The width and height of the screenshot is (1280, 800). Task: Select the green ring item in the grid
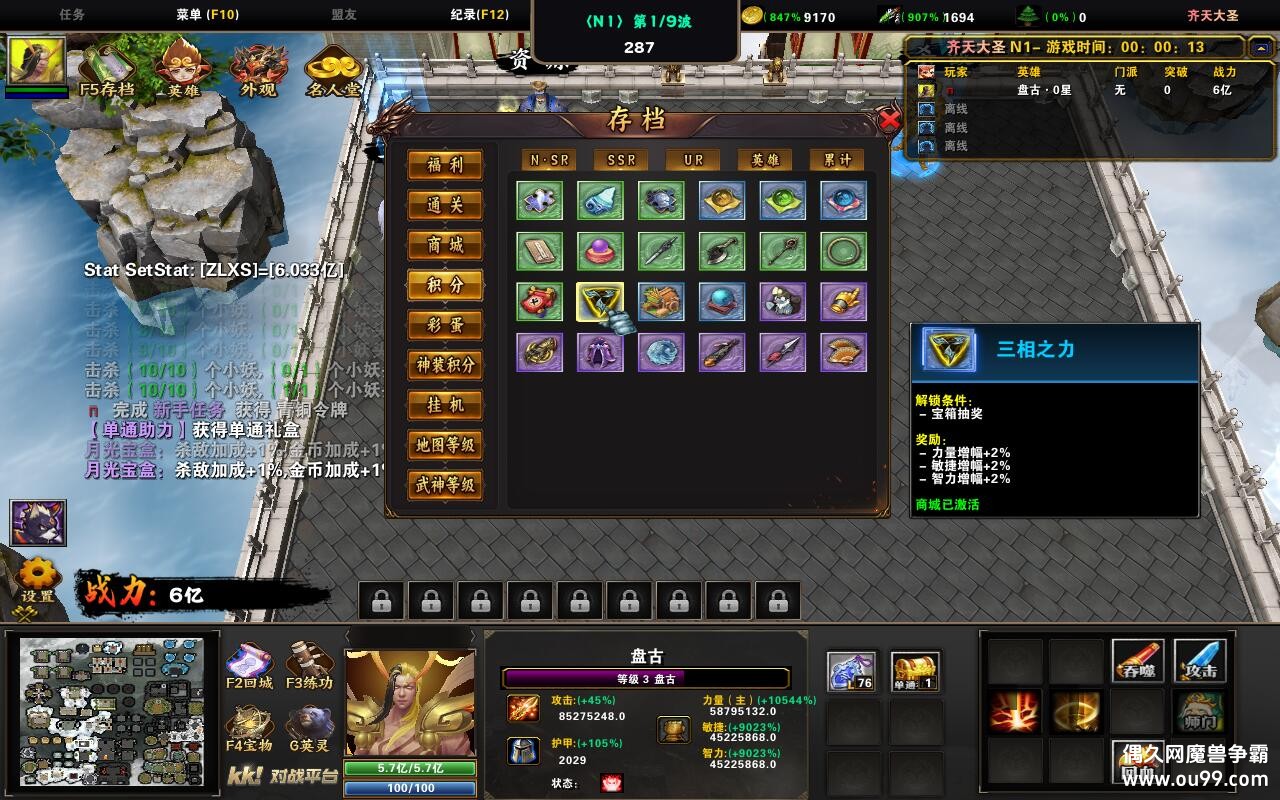click(x=843, y=251)
